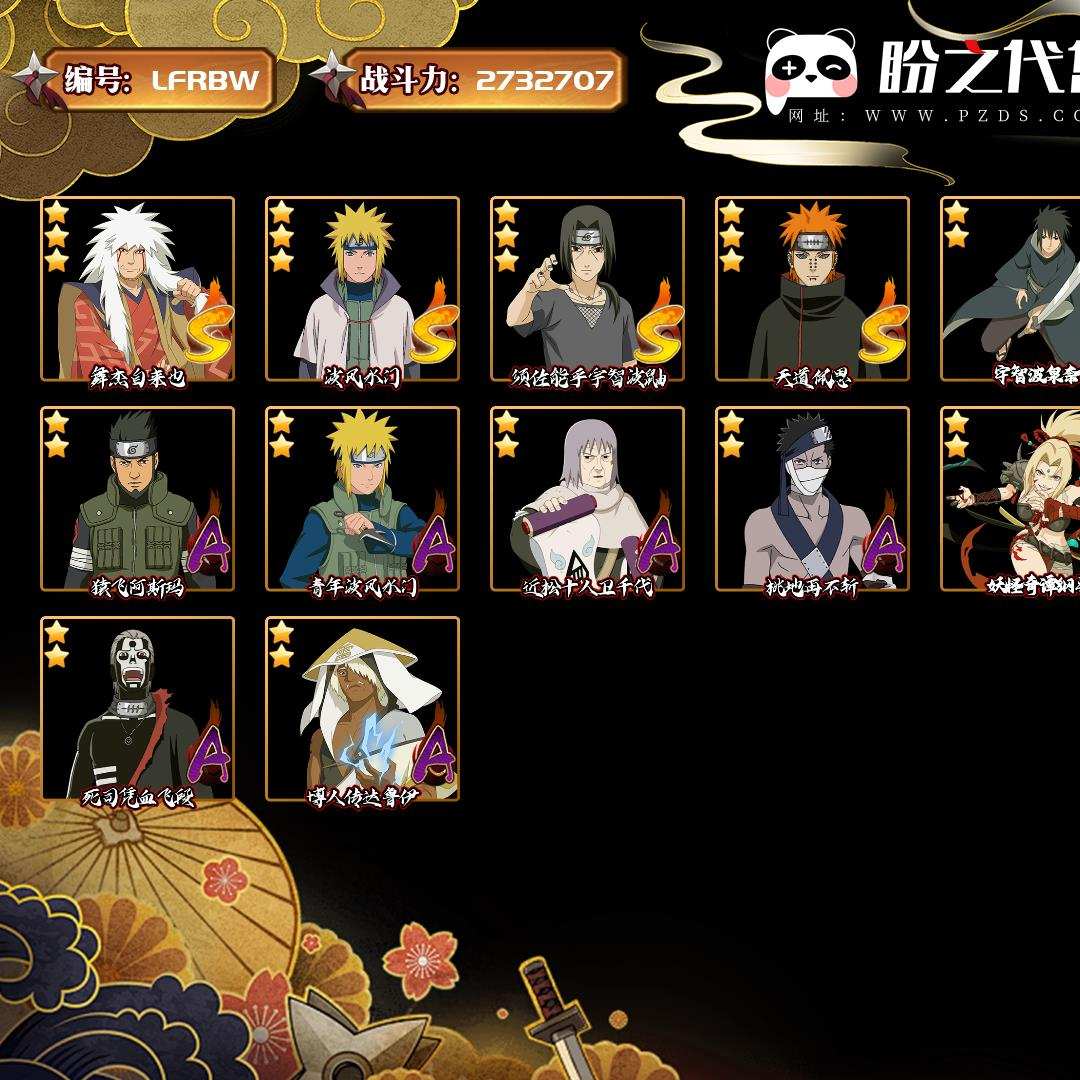Image resolution: width=1080 pixels, height=1080 pixels.
Task: Pick the Susanoo Itachi ninja card
Action: [x=587, y=289]
